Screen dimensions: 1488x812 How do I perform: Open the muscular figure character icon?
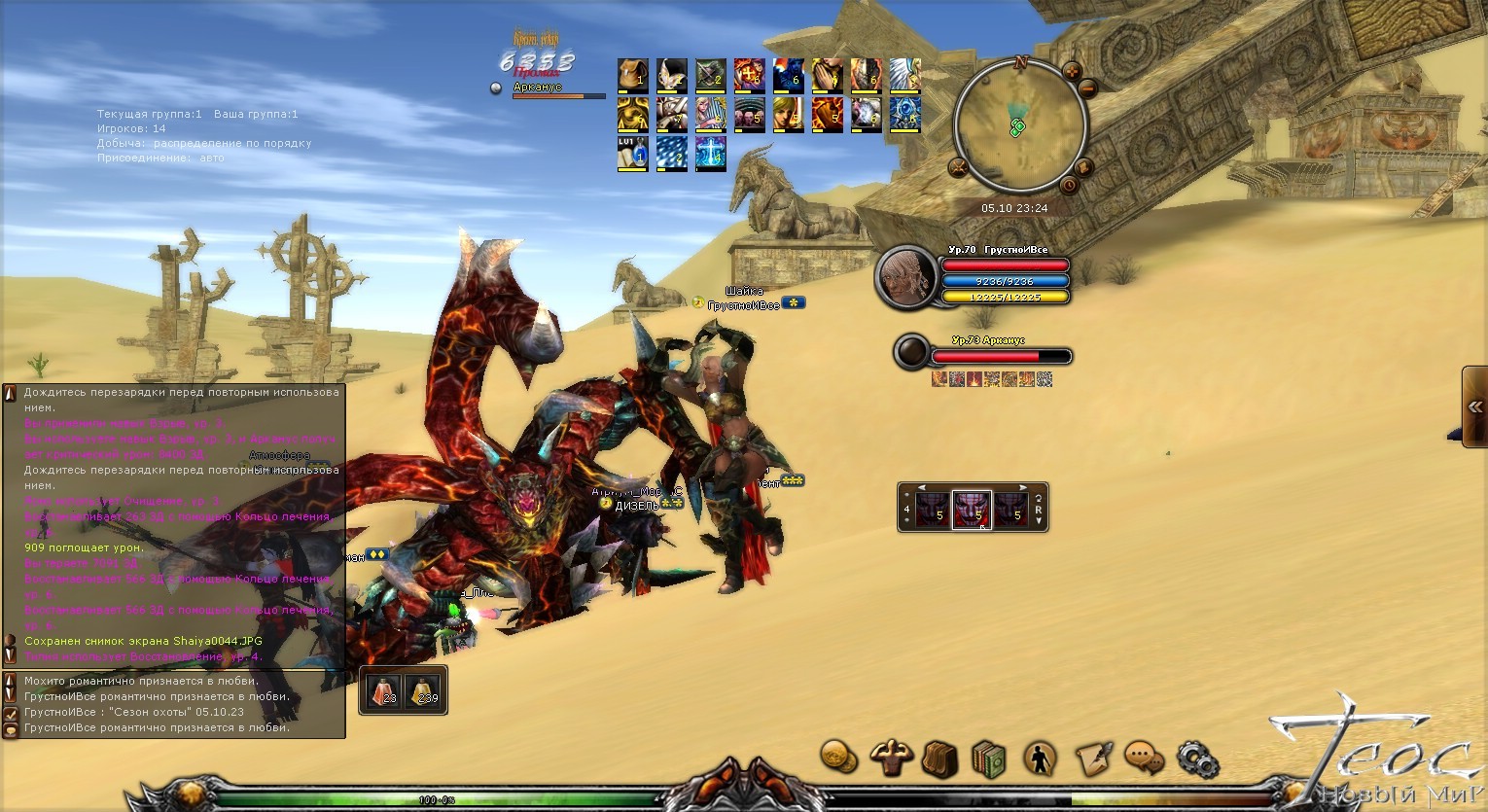pyautogui.click(x=889, y=756)
